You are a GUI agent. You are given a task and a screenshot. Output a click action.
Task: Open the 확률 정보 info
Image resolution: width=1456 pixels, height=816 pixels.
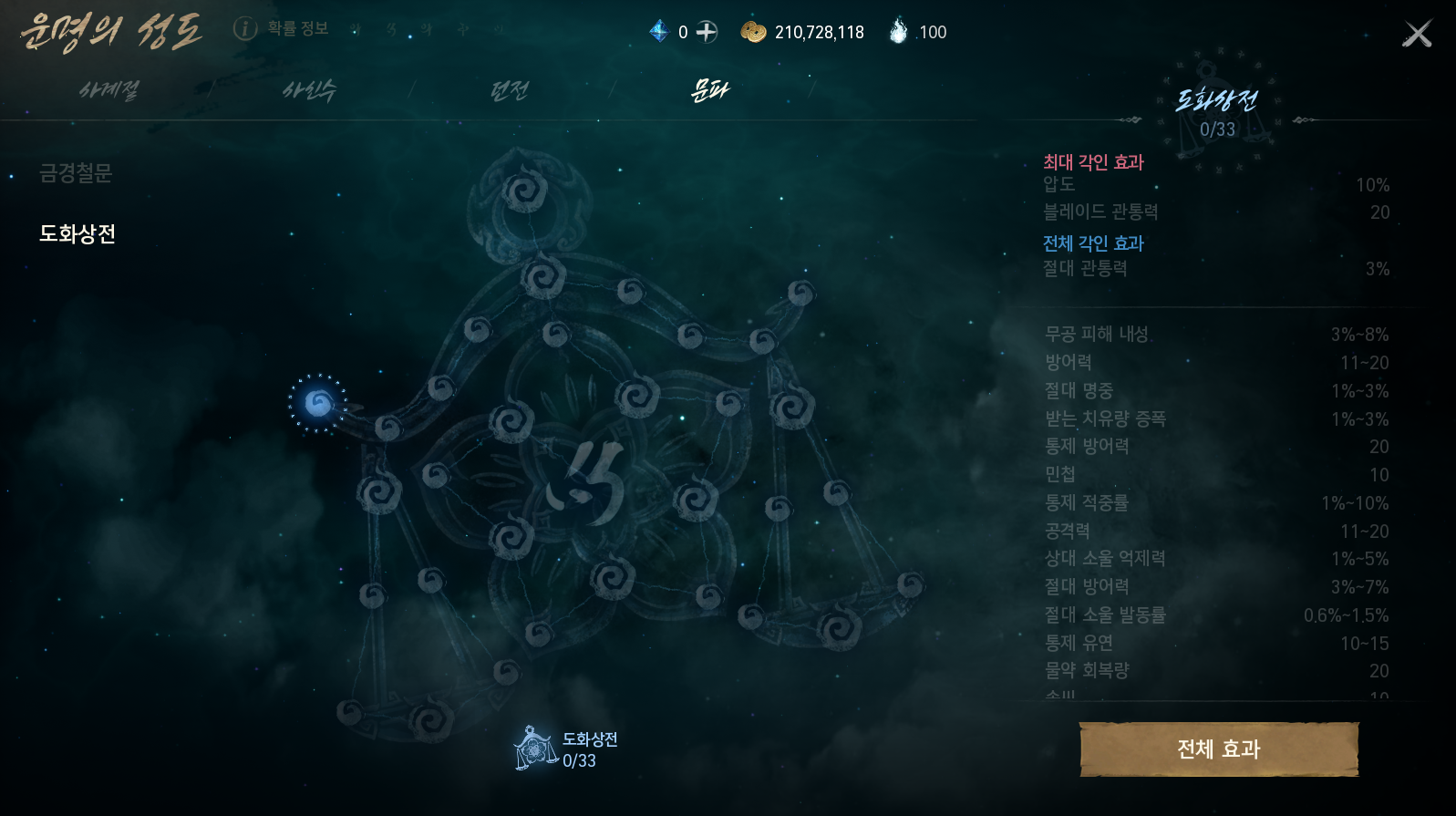click(281, 29)
